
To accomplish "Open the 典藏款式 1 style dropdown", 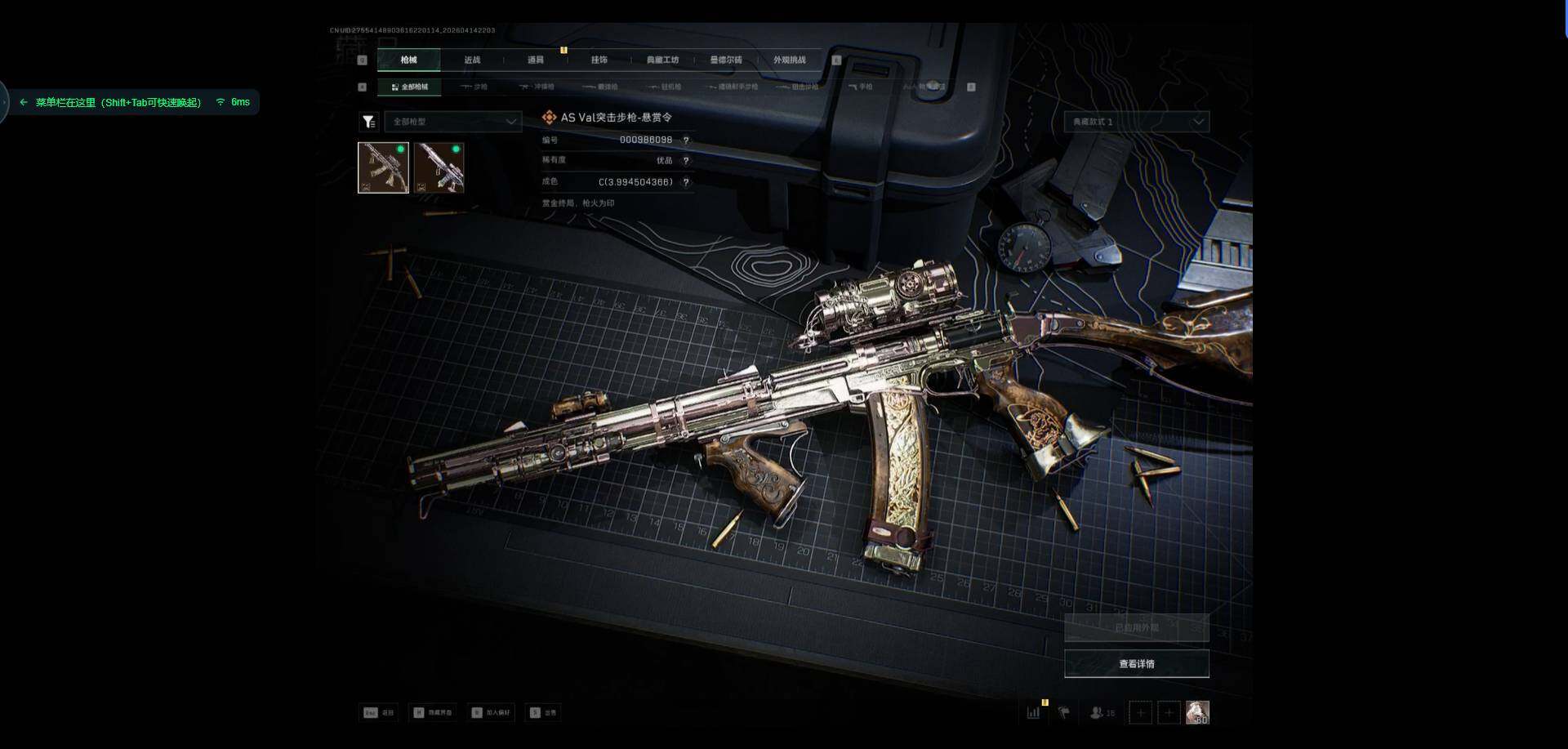I will [x=1136, y=122].
